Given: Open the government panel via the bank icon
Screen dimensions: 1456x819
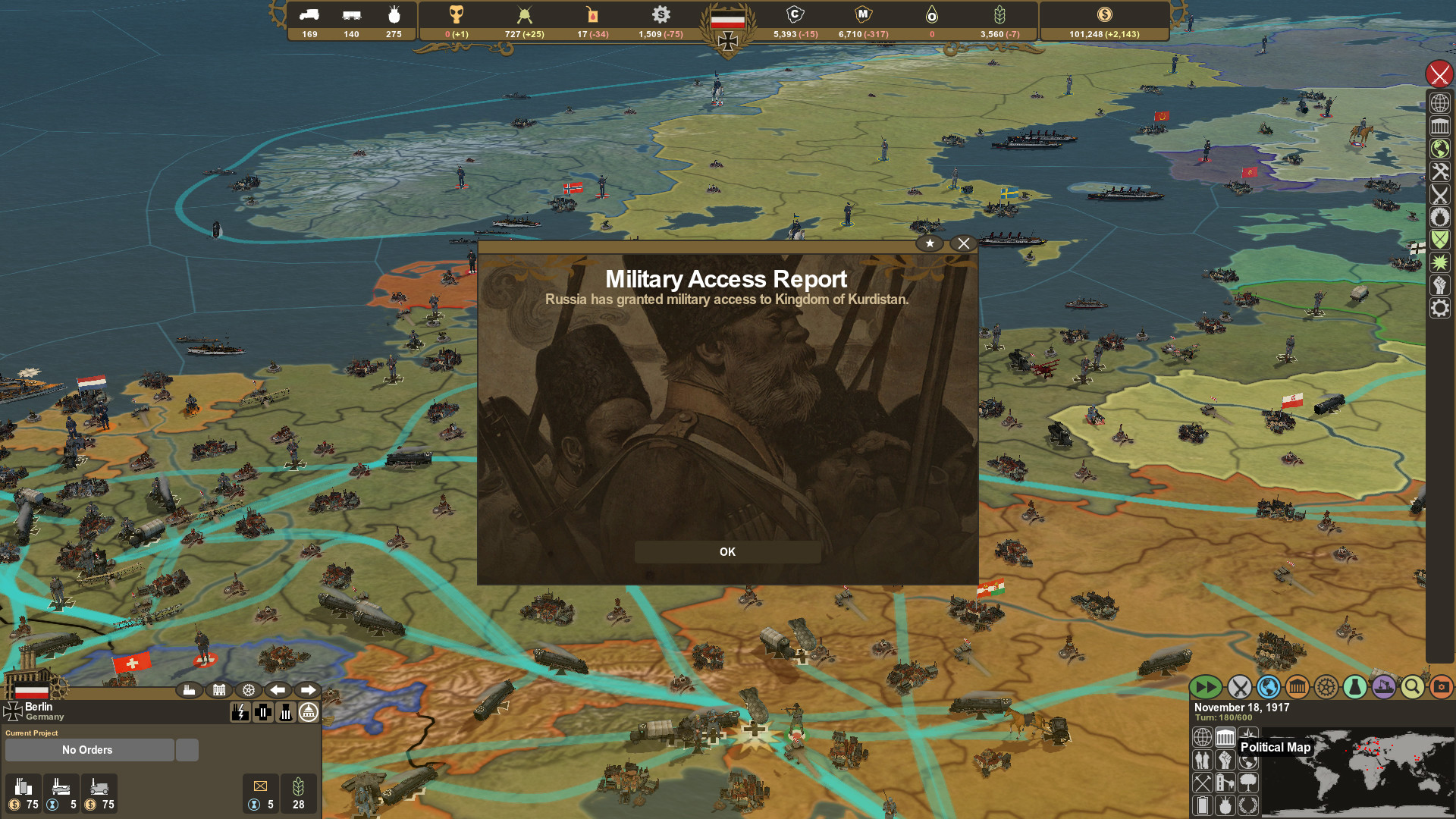Looking at the screenshot, I should (1296, 687).
